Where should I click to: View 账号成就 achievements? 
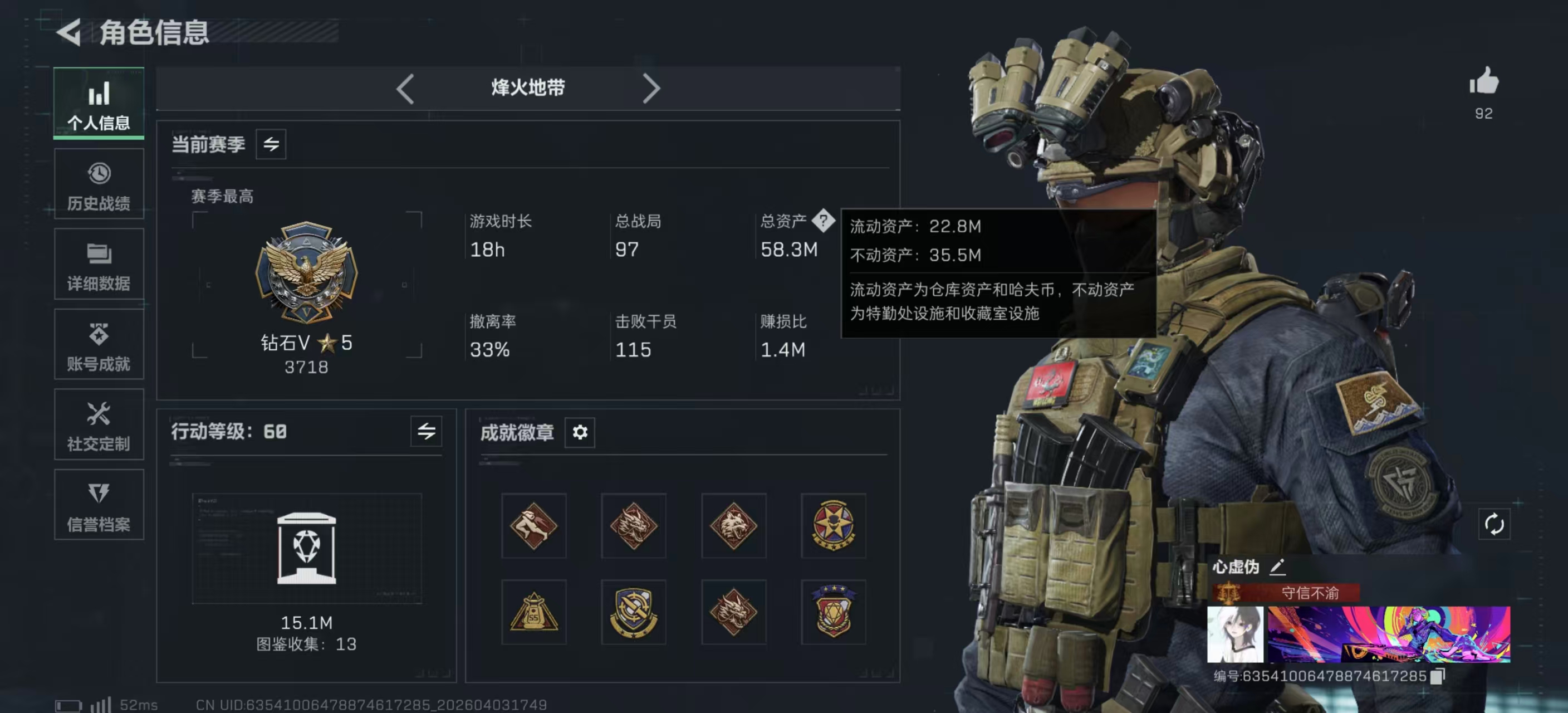click(98, 345)
